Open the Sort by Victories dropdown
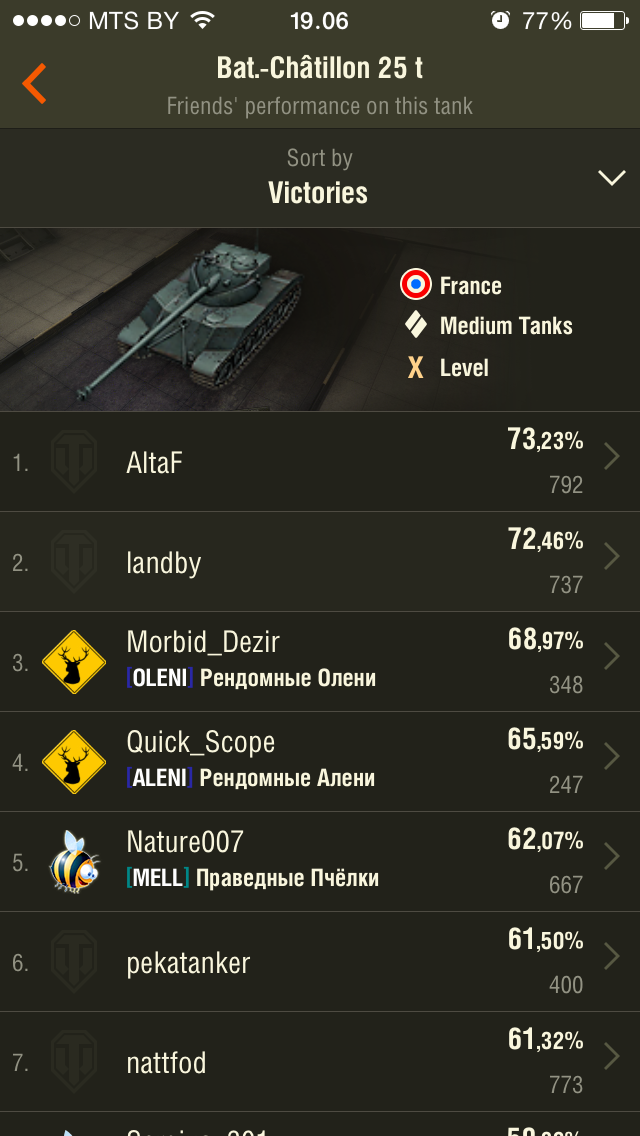Screen dimensions: 640x1136 (320, 177)
